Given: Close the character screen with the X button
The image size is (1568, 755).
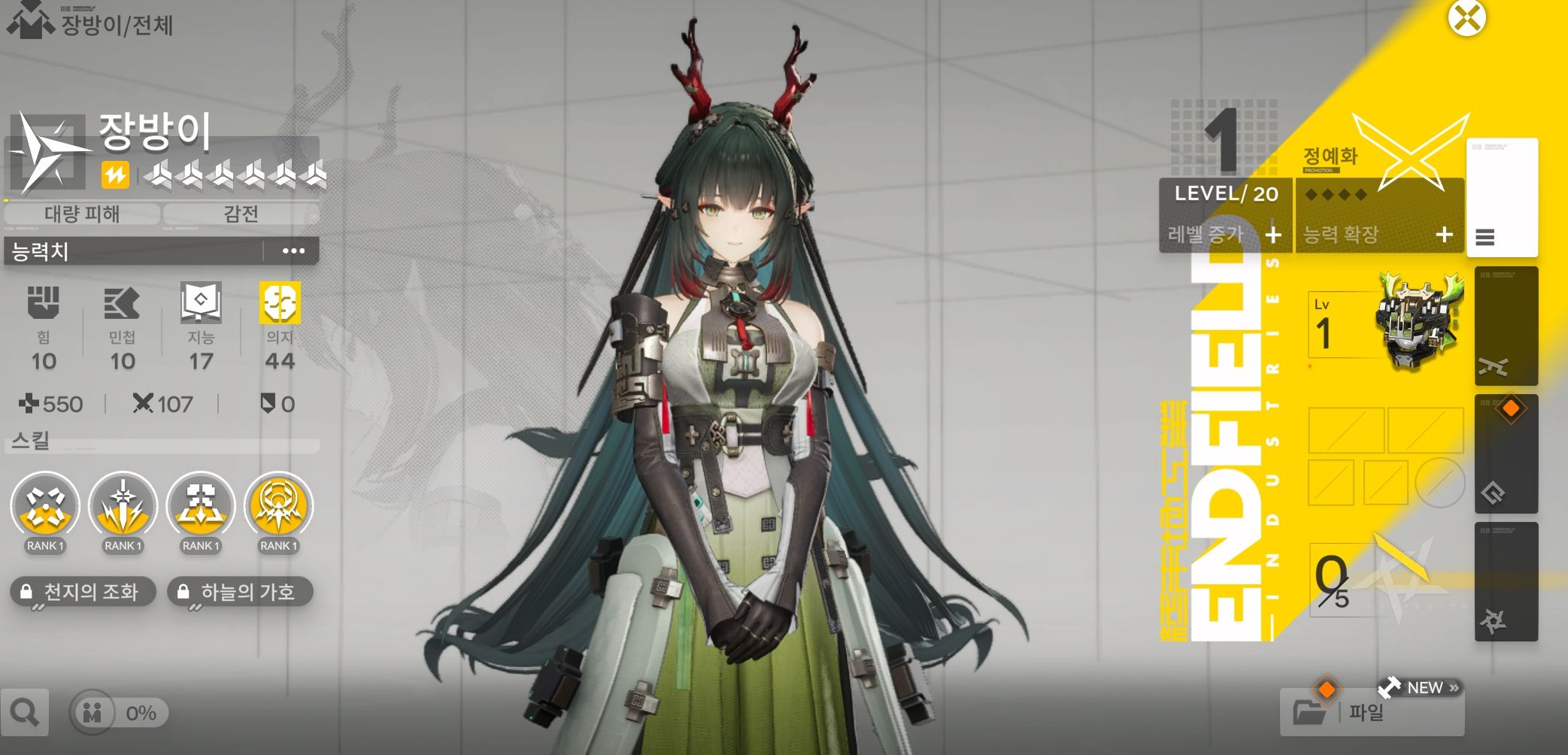Looking at the screenshot, I should point(1466,18).
